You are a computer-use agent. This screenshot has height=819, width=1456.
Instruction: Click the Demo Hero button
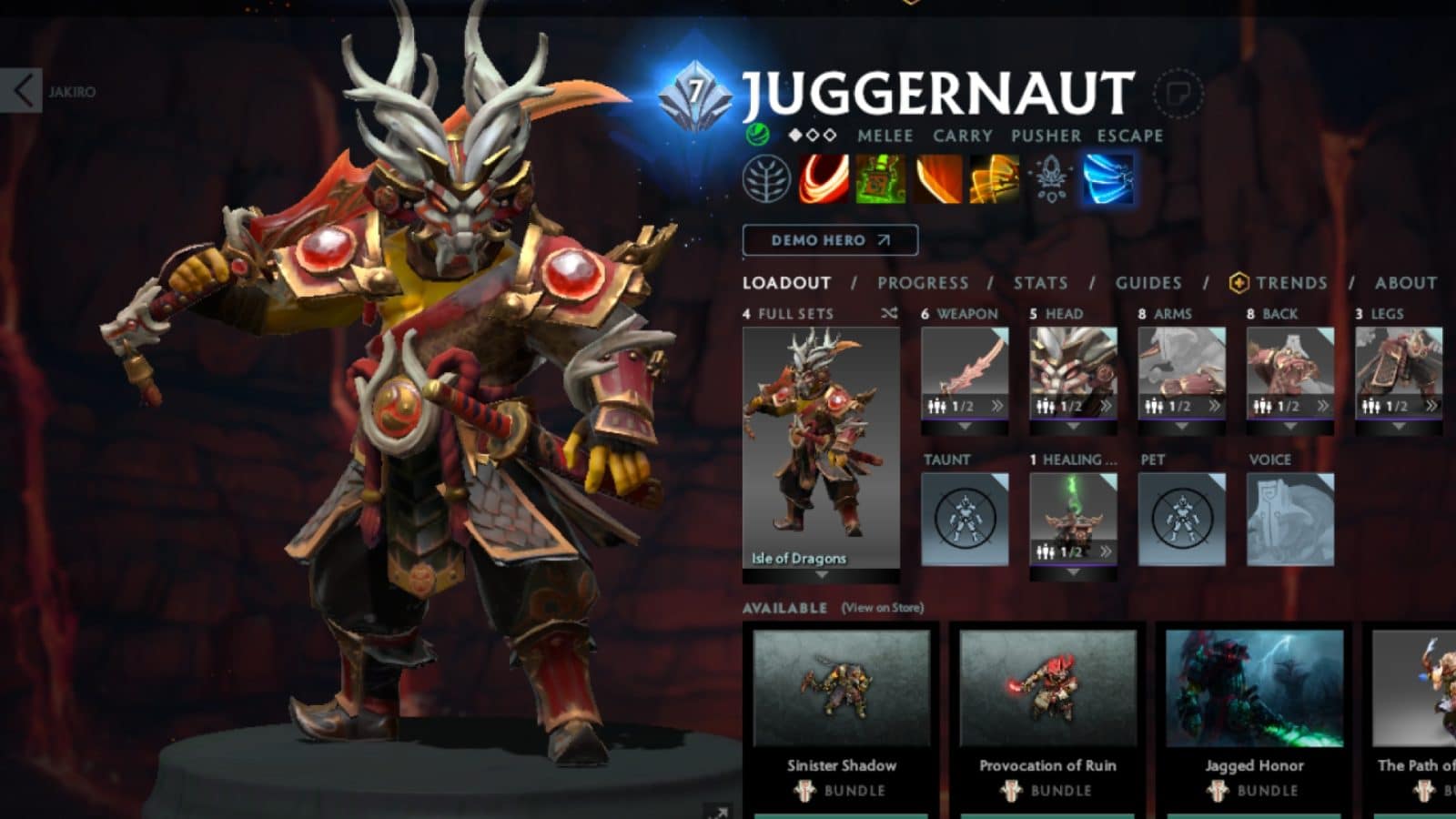coord(830,240)
